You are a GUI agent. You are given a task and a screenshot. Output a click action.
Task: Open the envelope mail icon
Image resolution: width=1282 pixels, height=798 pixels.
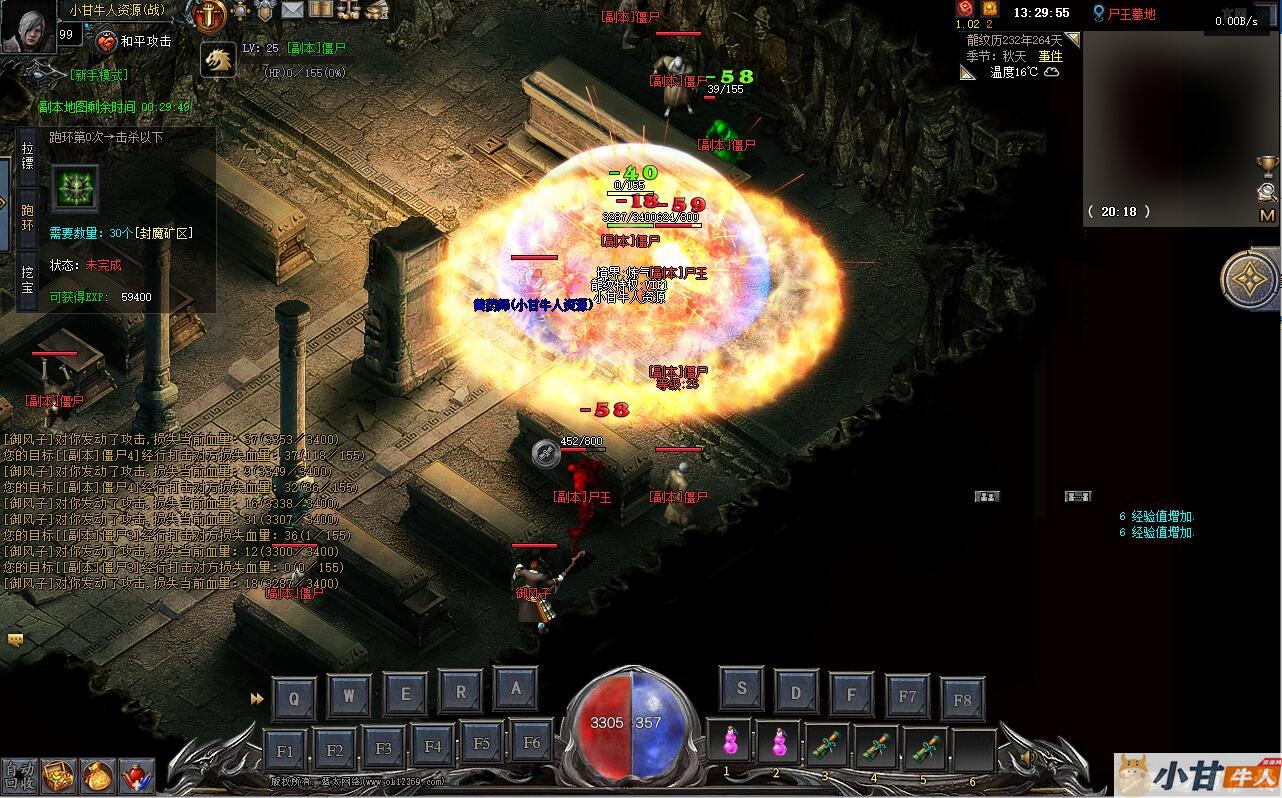pos(292,10)
